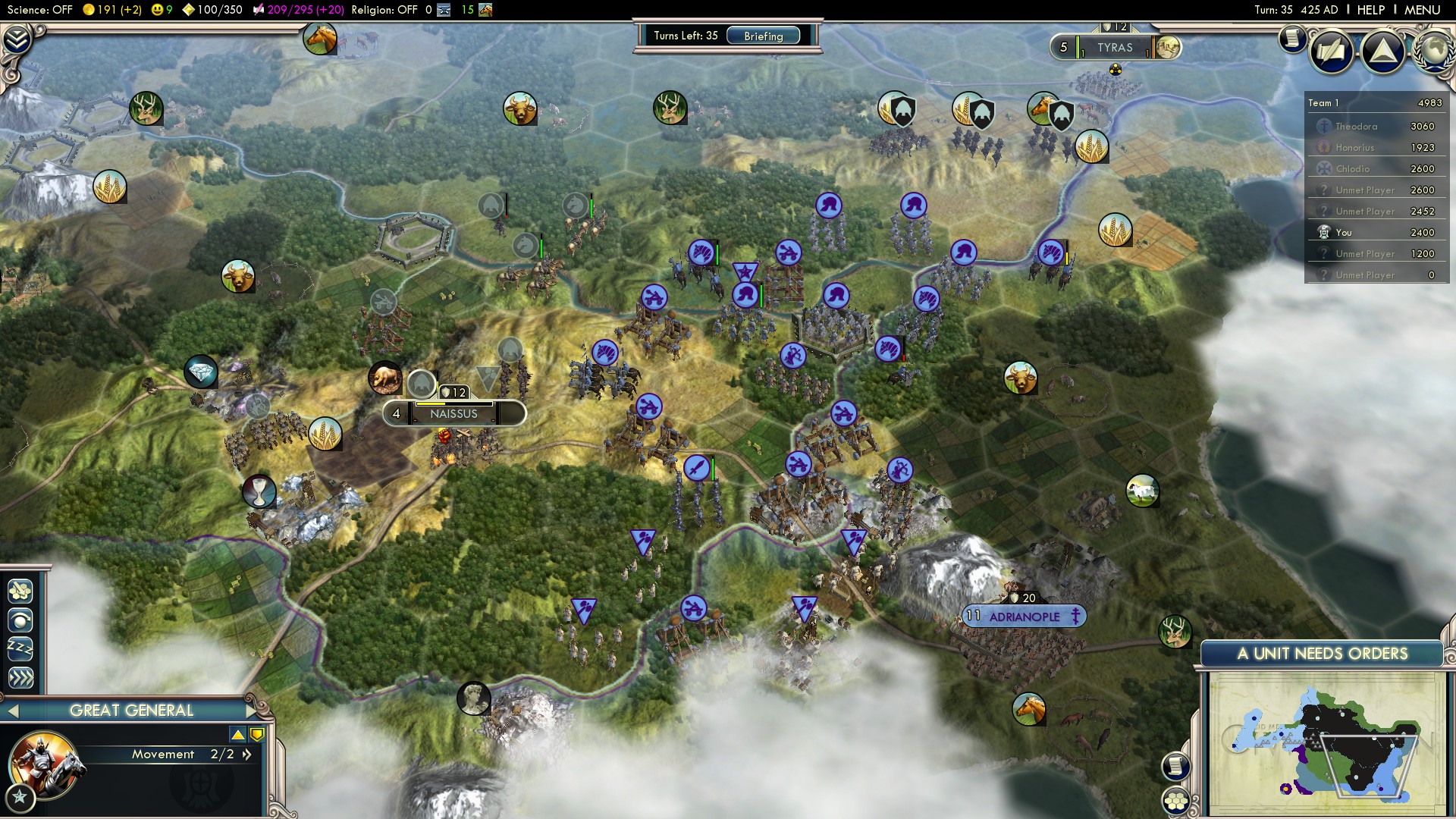Select the Tyras city banner
The height and width of the screenshot is (819, 1456).
(x=1114, y=48)
